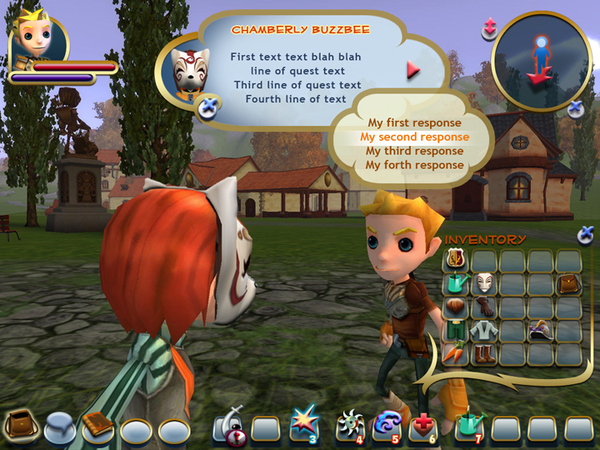
Task: Advance quest text with red arrow
Action: point(412,70)
